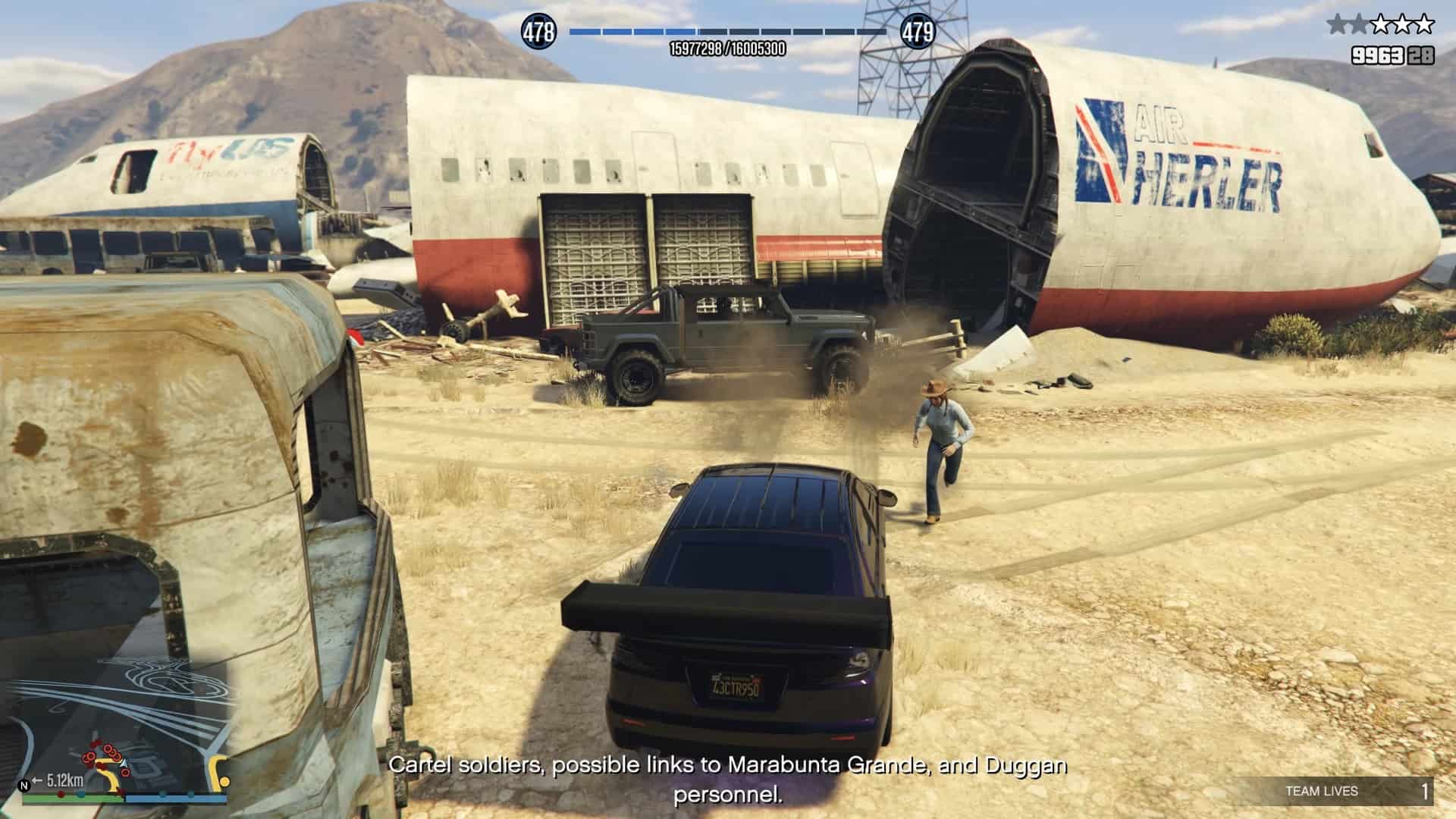The height and width of the screenshot is (819, 1456).
Task: Click the rank 478 badge icon
Action: (x=538, y=32)
